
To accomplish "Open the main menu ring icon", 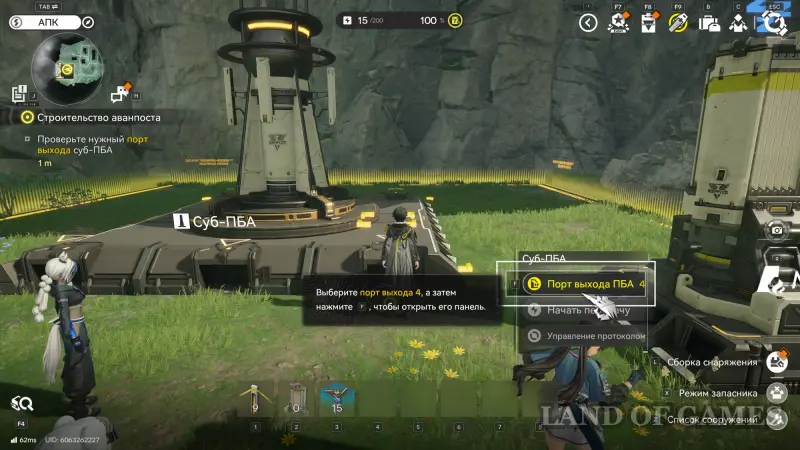I will [774, 22].
